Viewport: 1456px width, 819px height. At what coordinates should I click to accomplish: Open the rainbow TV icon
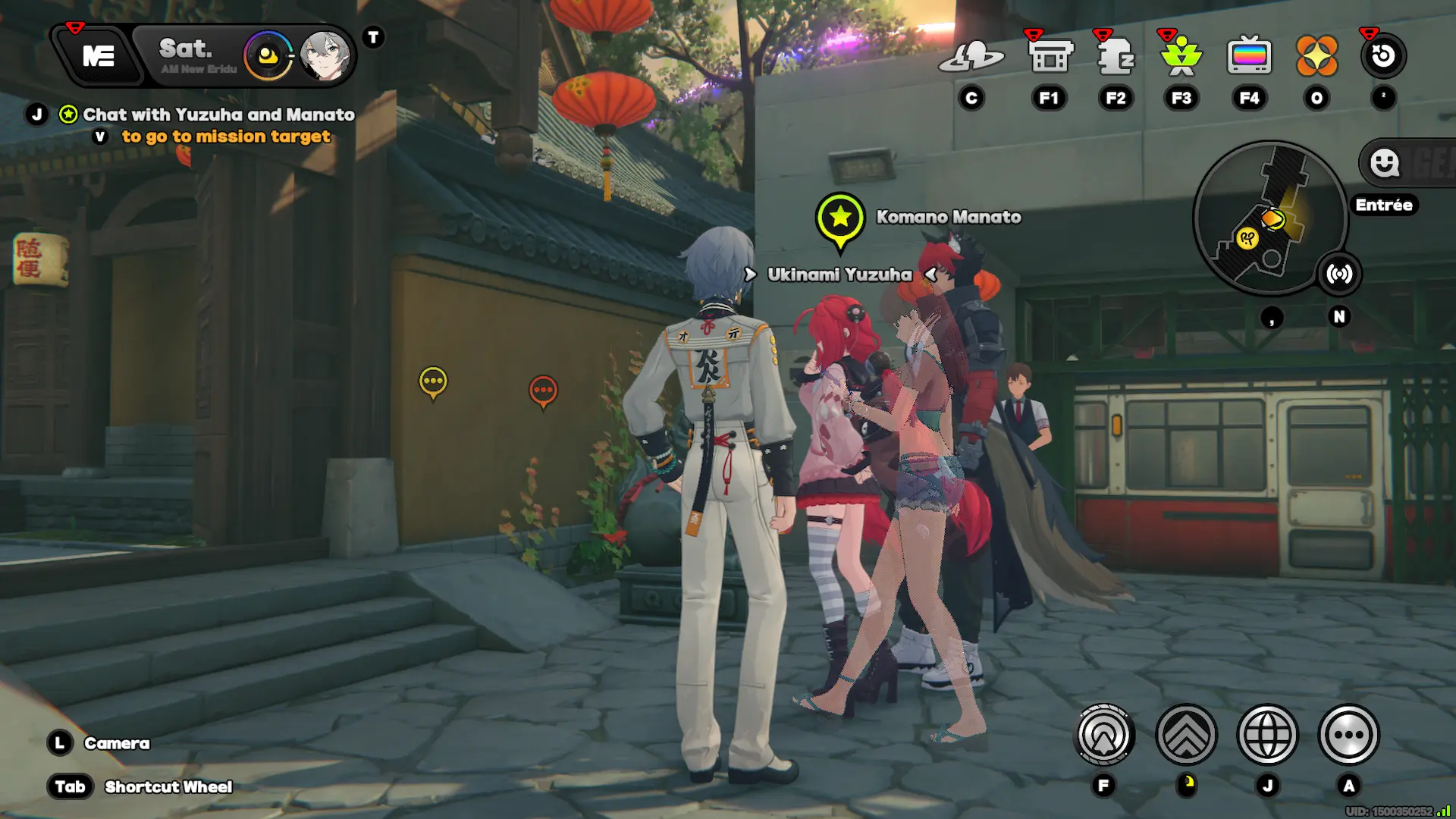1249,56
